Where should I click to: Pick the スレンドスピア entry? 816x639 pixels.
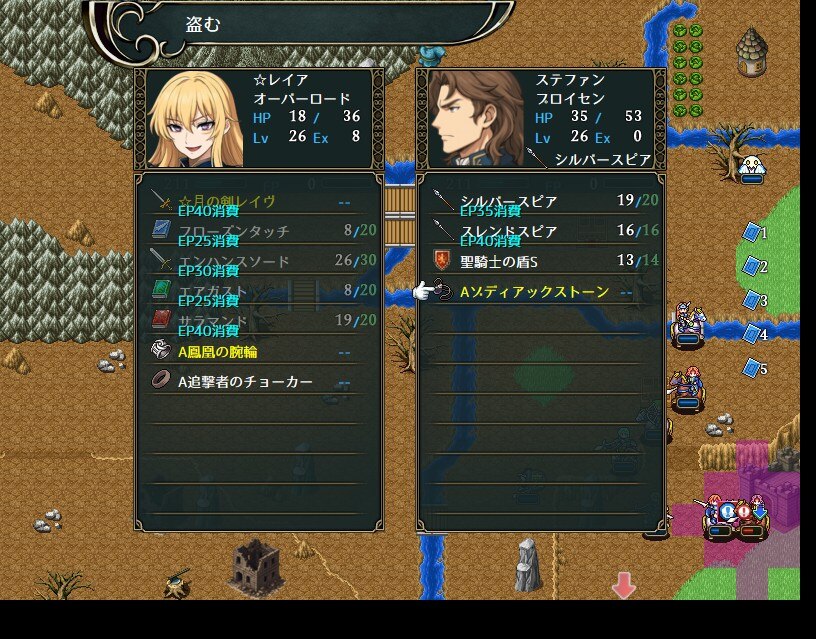pyautogui.click(x=540, y=231)
